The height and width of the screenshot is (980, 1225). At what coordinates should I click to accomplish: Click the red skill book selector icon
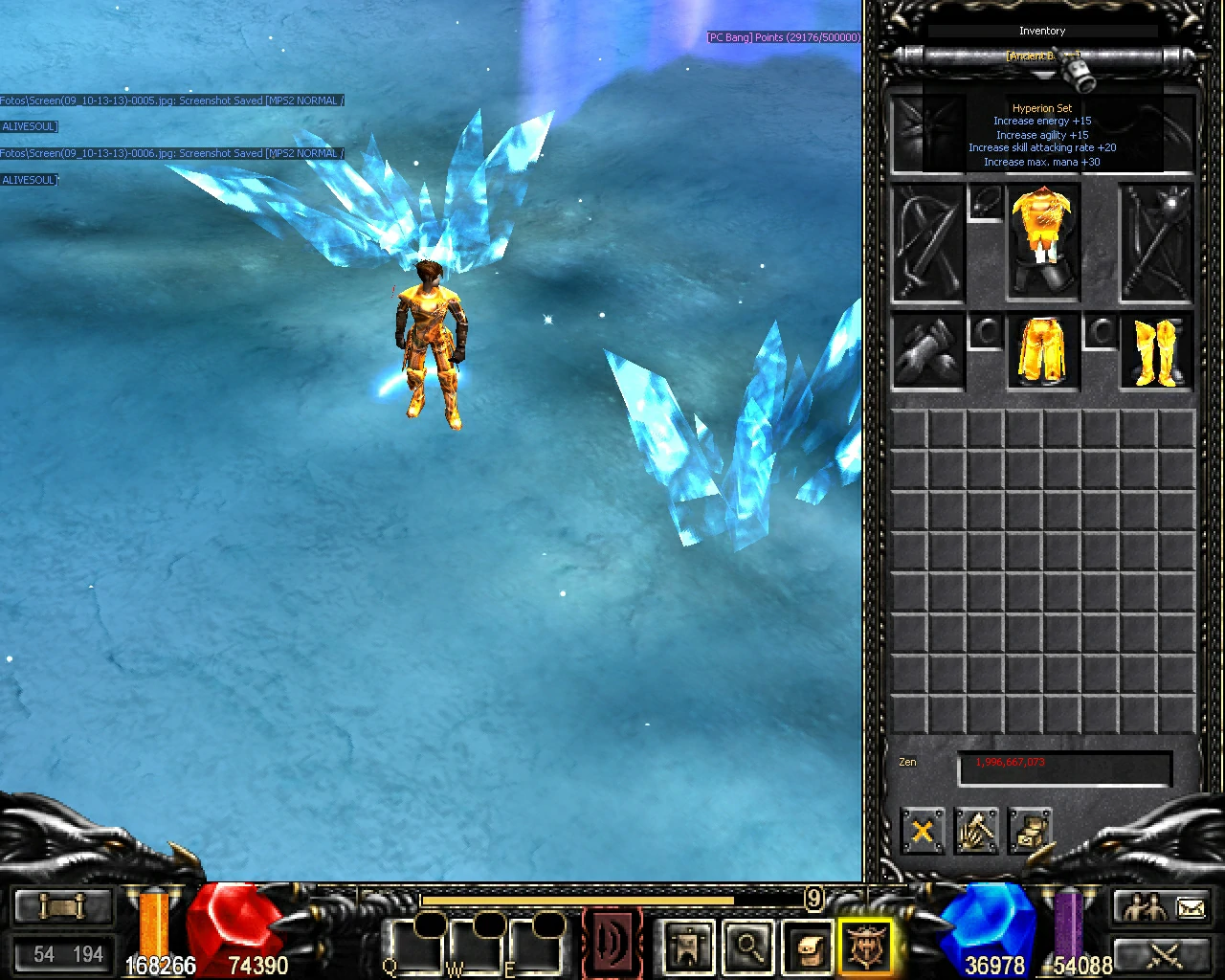[x=612, y=943]
